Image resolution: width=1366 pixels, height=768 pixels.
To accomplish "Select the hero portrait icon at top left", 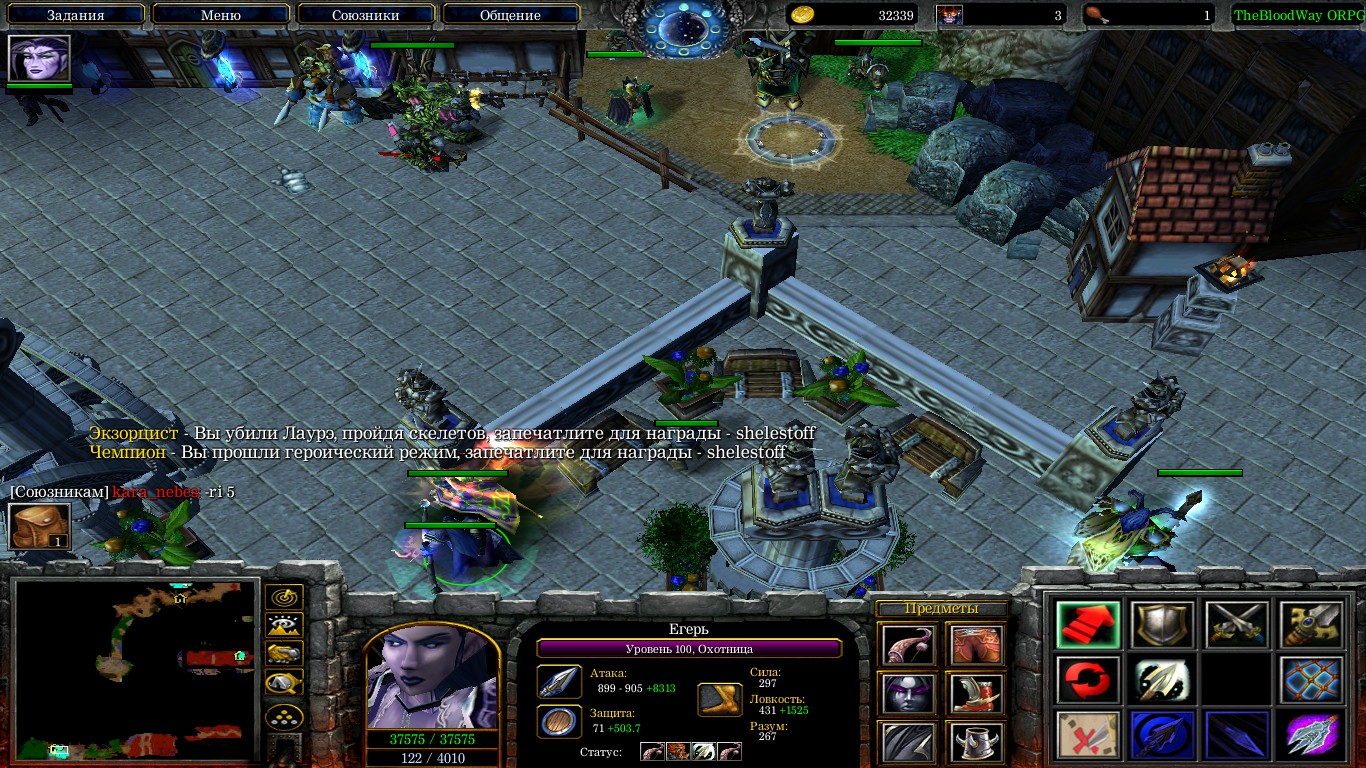I will (39, 58).
